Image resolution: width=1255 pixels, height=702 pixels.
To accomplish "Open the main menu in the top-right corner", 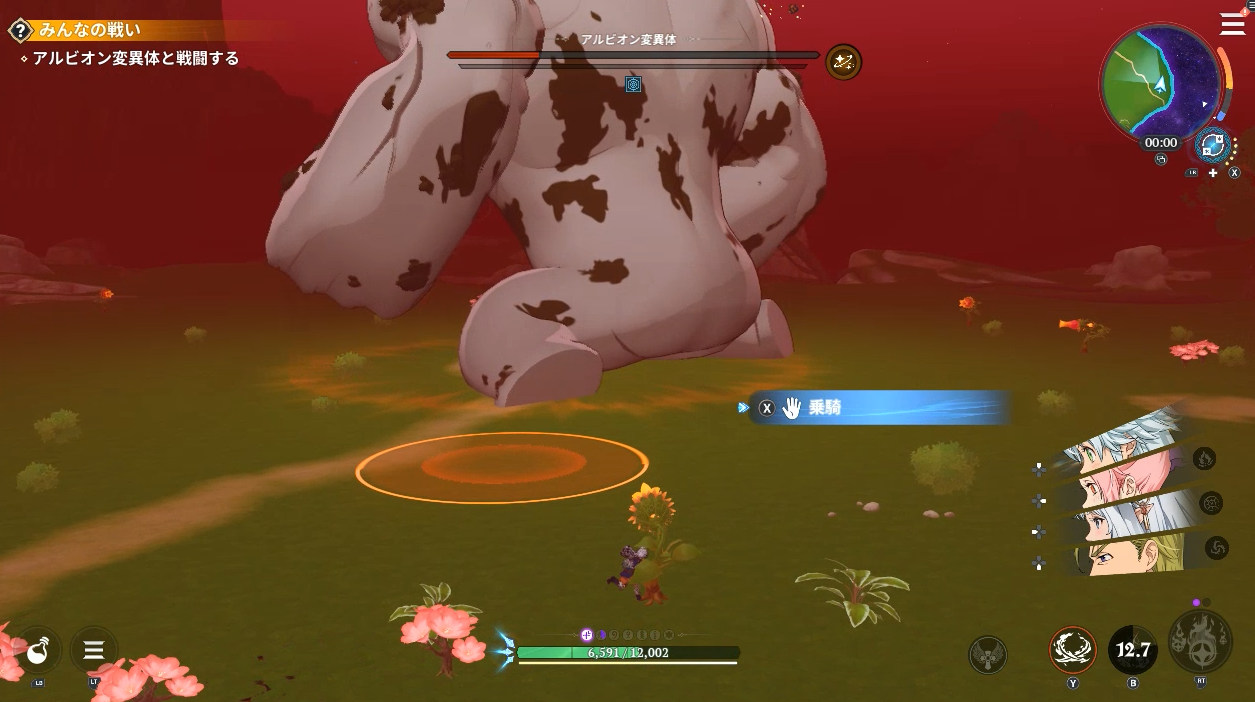I will pyautogui.click(x=1232, y=24).
